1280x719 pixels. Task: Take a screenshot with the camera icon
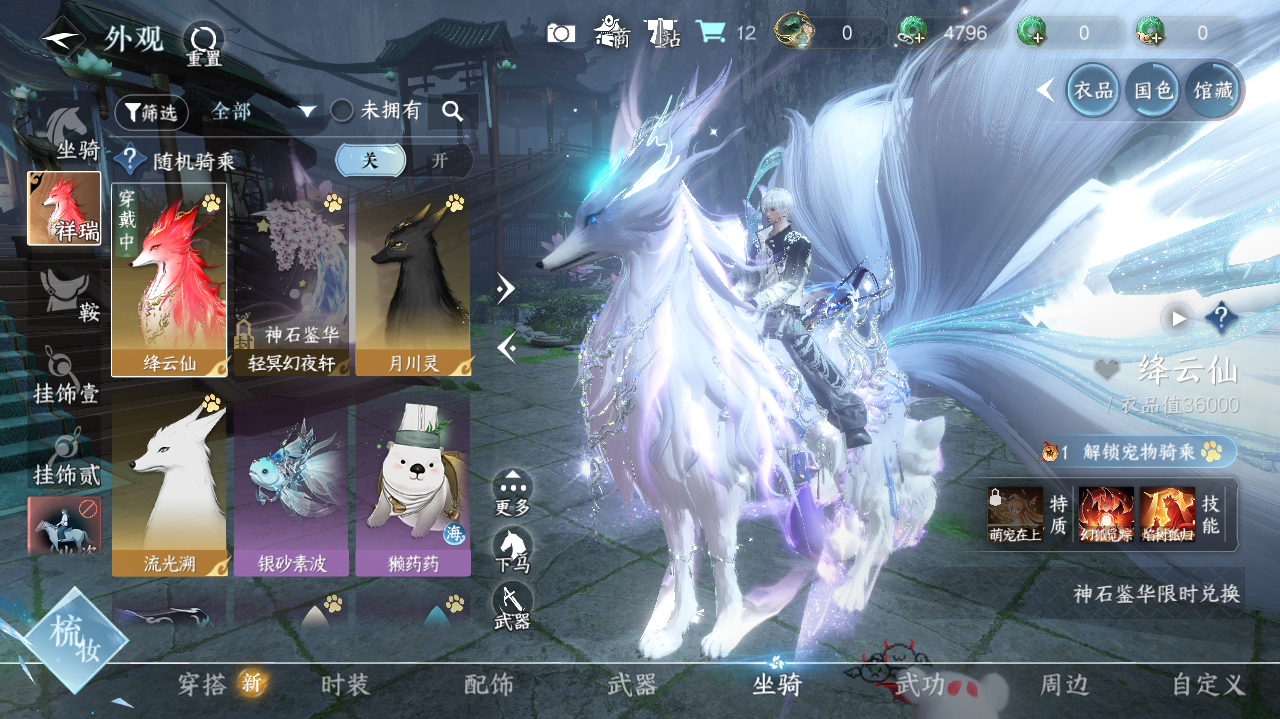(x=561, y=33)
